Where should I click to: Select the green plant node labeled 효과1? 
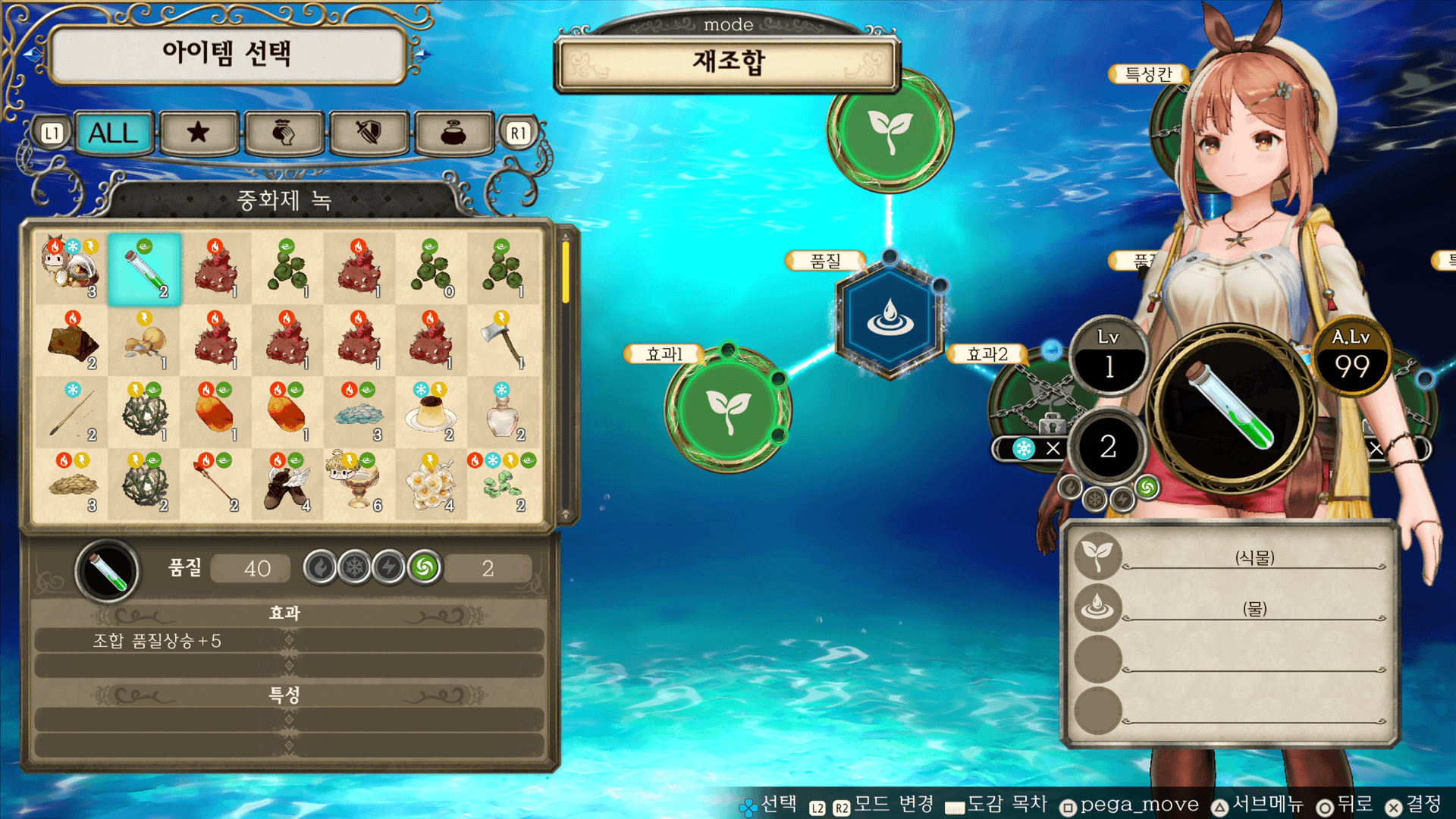[728, 409]
